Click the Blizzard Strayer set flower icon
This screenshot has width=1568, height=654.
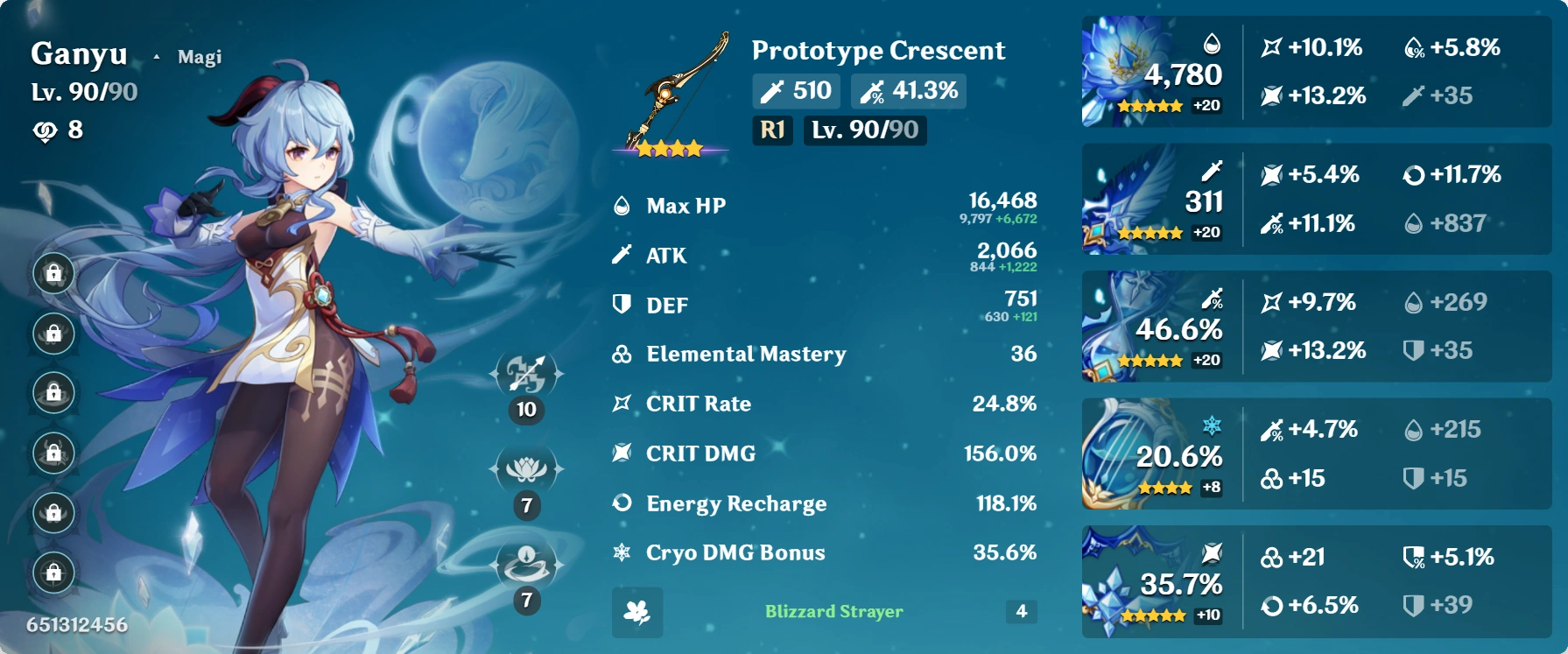coord(637,611)
